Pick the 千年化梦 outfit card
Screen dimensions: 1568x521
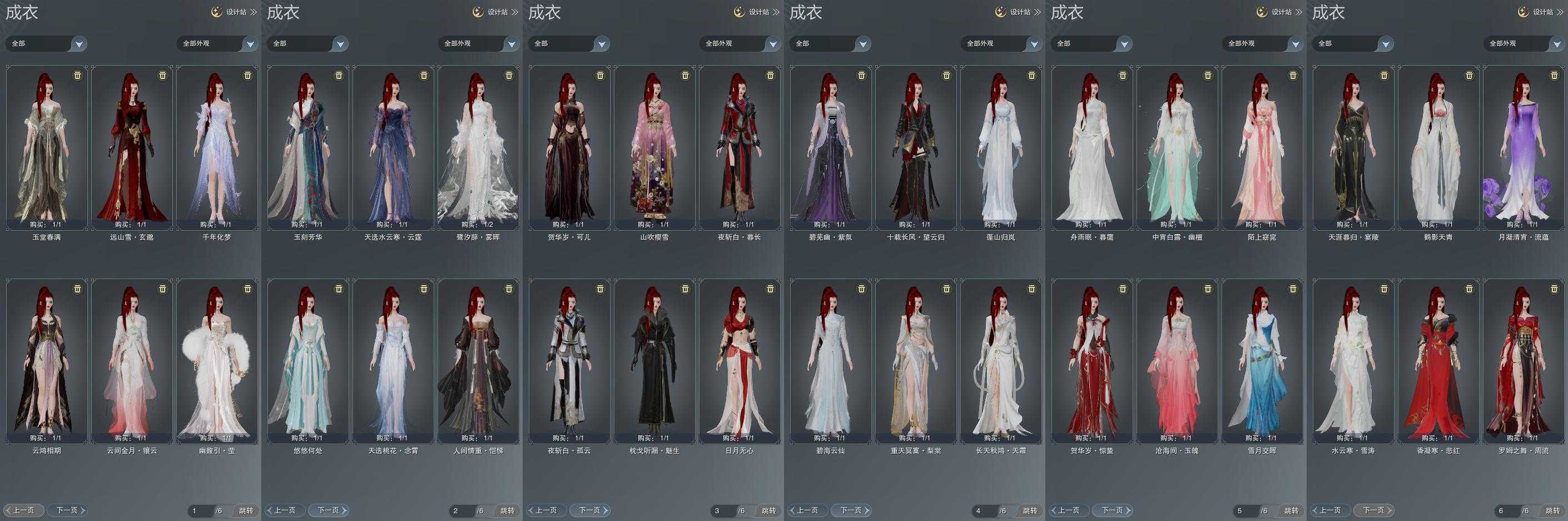point(217,146)
